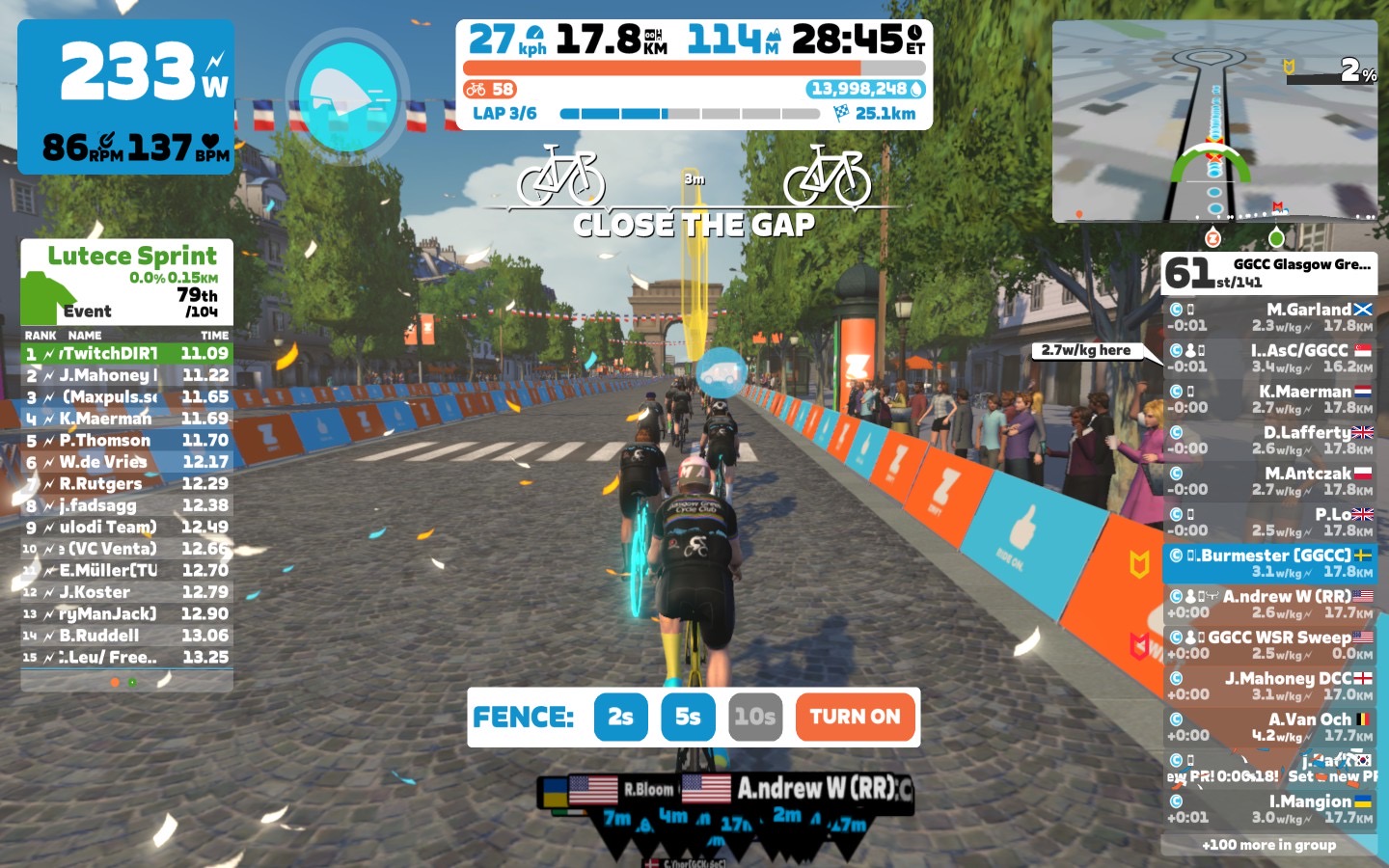Select I.Mangion in the riders list
Image resolution: width=1389 pixels, height=868 pixels.
1269,808
